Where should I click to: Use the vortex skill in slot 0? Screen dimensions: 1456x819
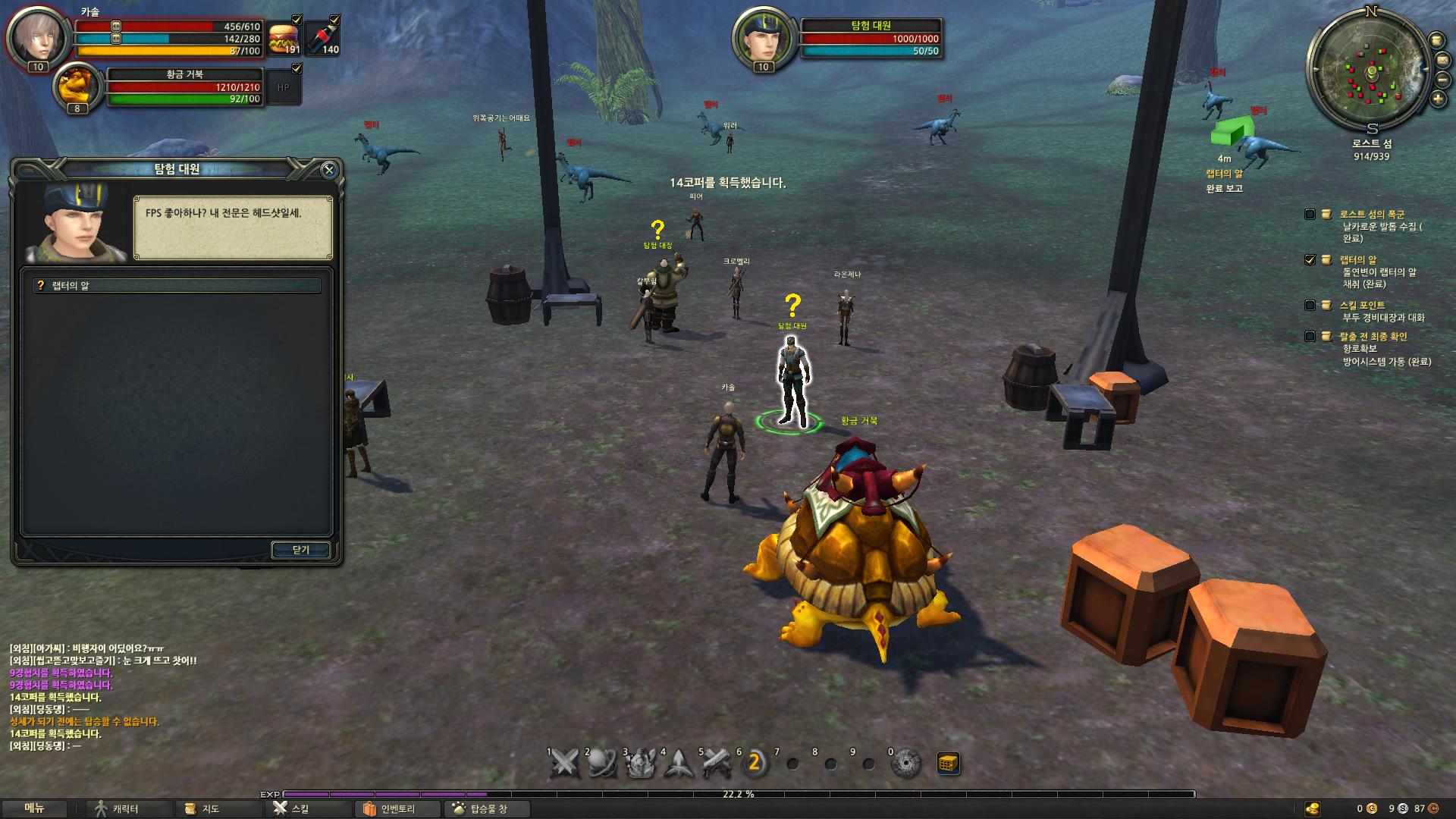coord(905,764)
